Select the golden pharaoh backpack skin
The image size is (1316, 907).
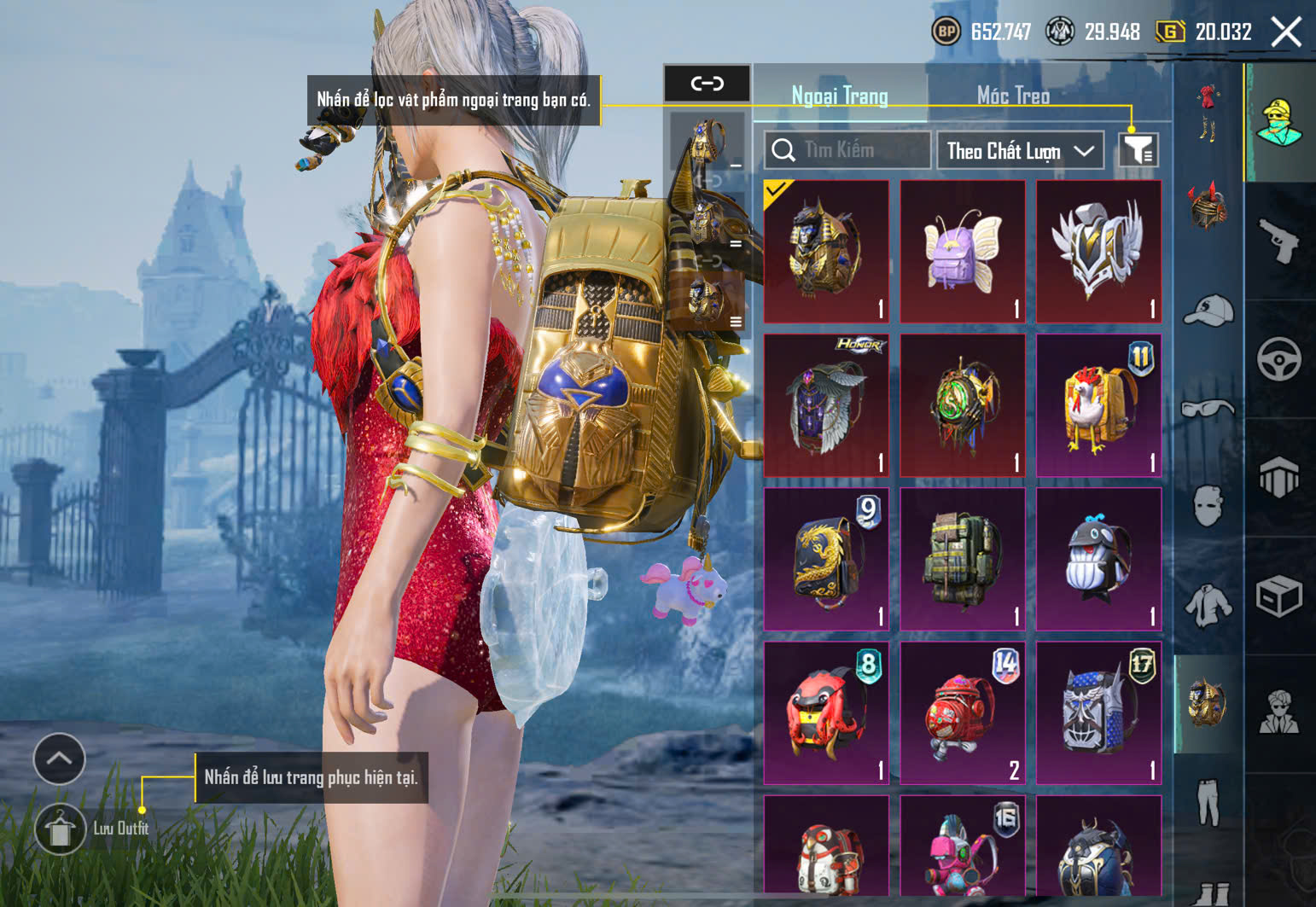pyautogui.click(x=825, y=252)
